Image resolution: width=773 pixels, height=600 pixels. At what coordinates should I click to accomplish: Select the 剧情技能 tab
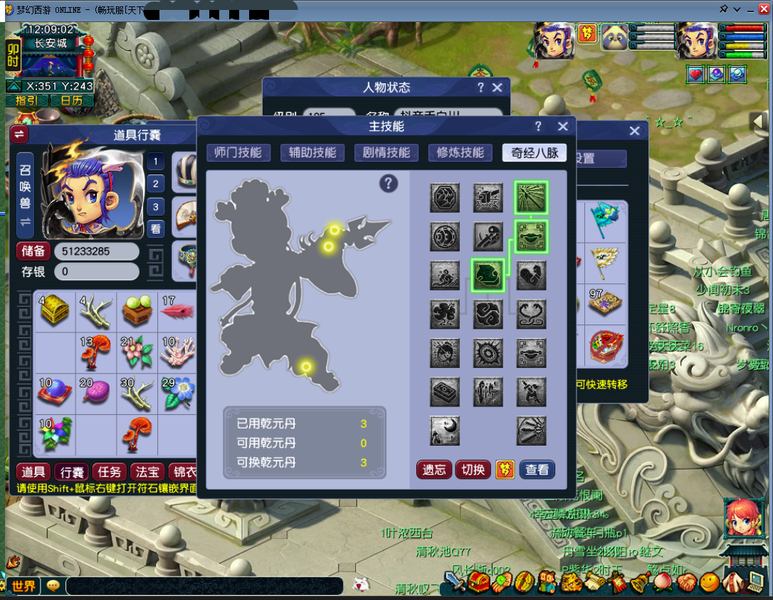click(x=384, y=153)
